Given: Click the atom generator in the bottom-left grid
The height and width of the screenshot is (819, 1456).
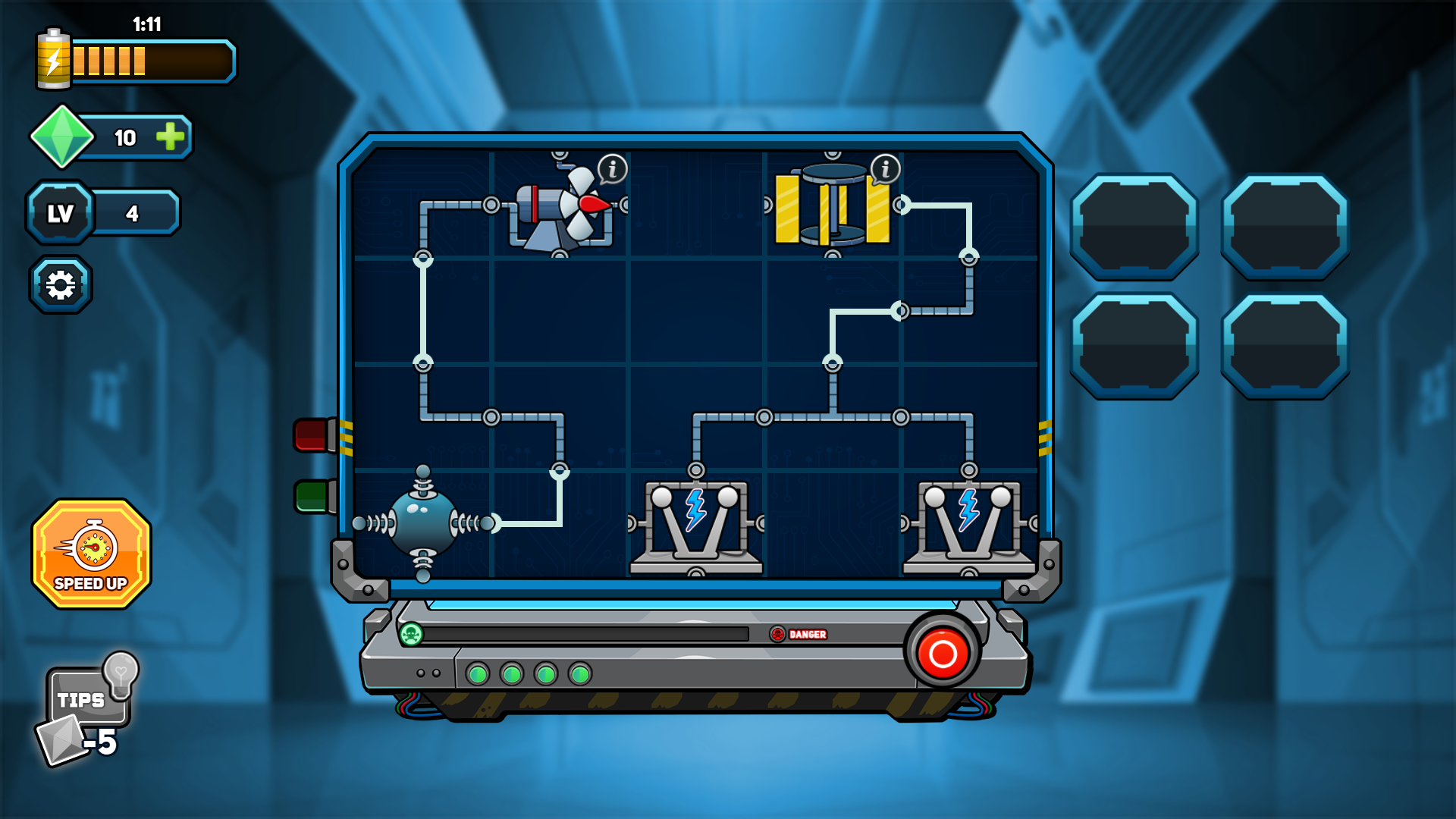Looking at the screenshot, I should click(x=422, y=523).
